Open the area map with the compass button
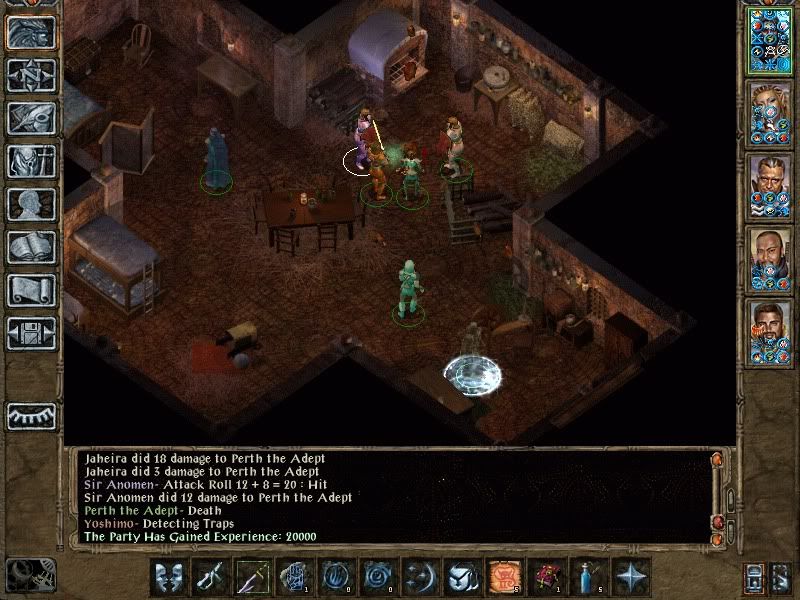800x600 pixels. [31, 75]
